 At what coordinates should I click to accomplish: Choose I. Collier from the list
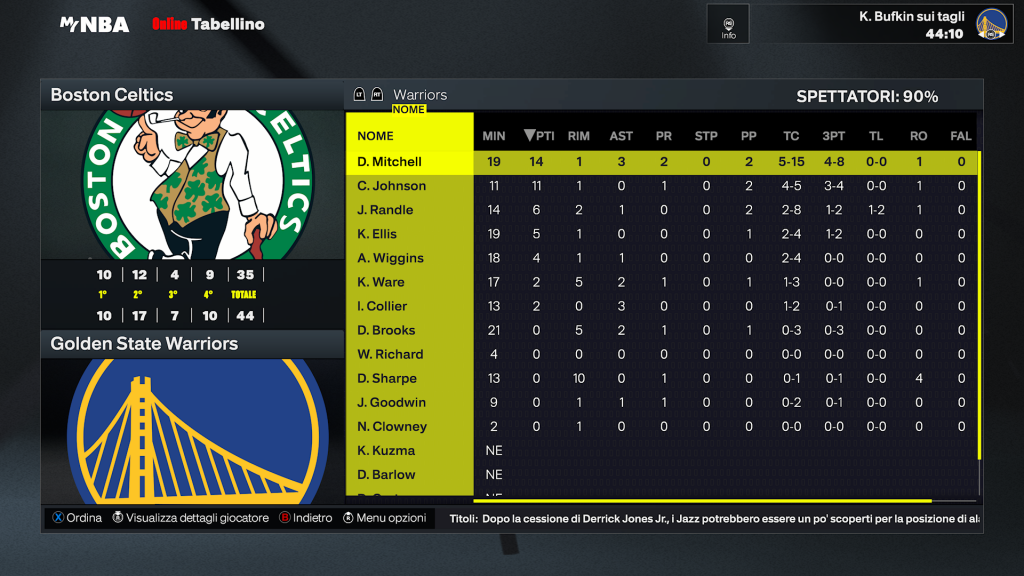(382, 306)
